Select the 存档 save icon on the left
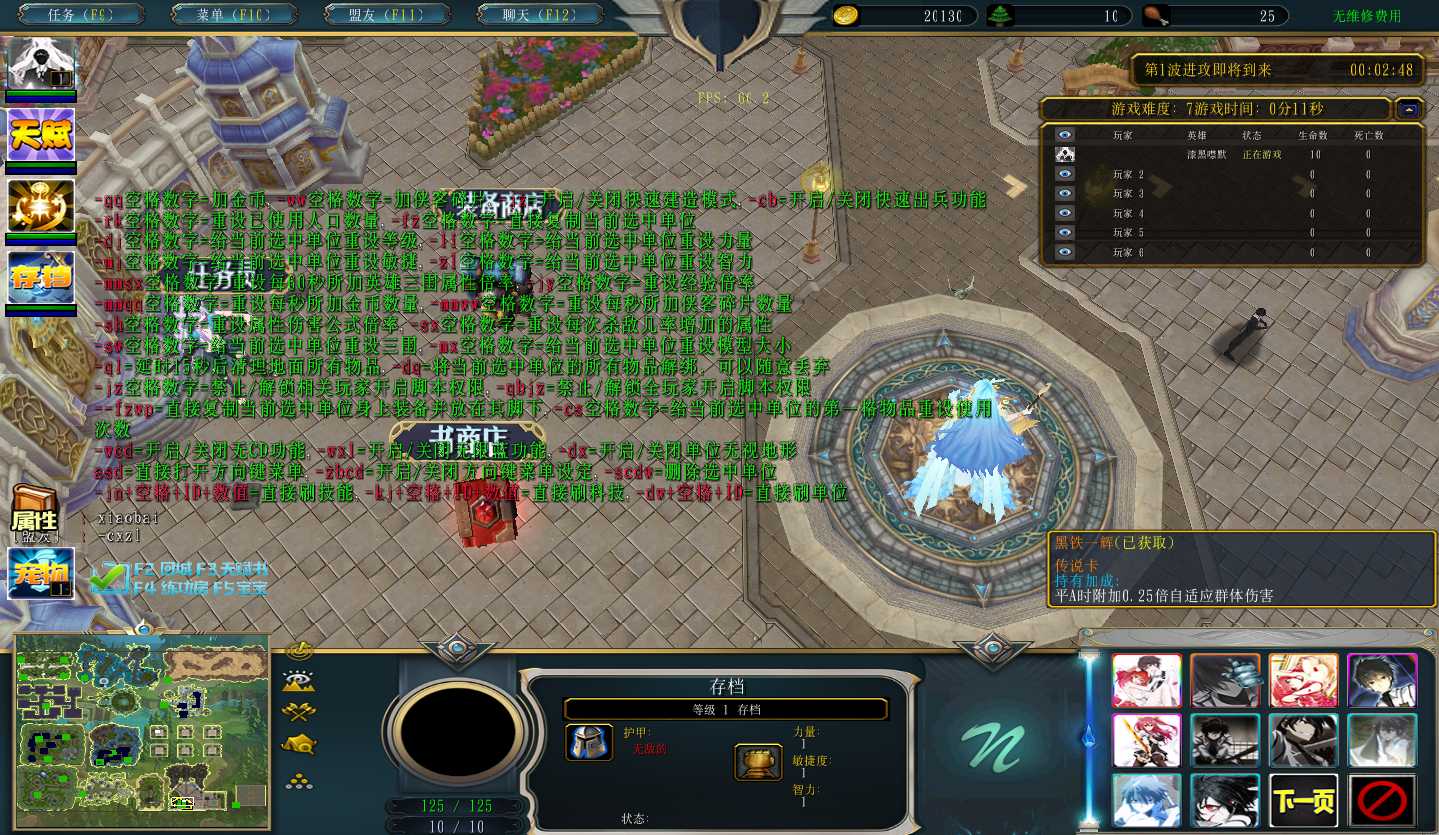Image resolution: width=1439 pixels, height=835 pixels. click(x=41, y=277)
